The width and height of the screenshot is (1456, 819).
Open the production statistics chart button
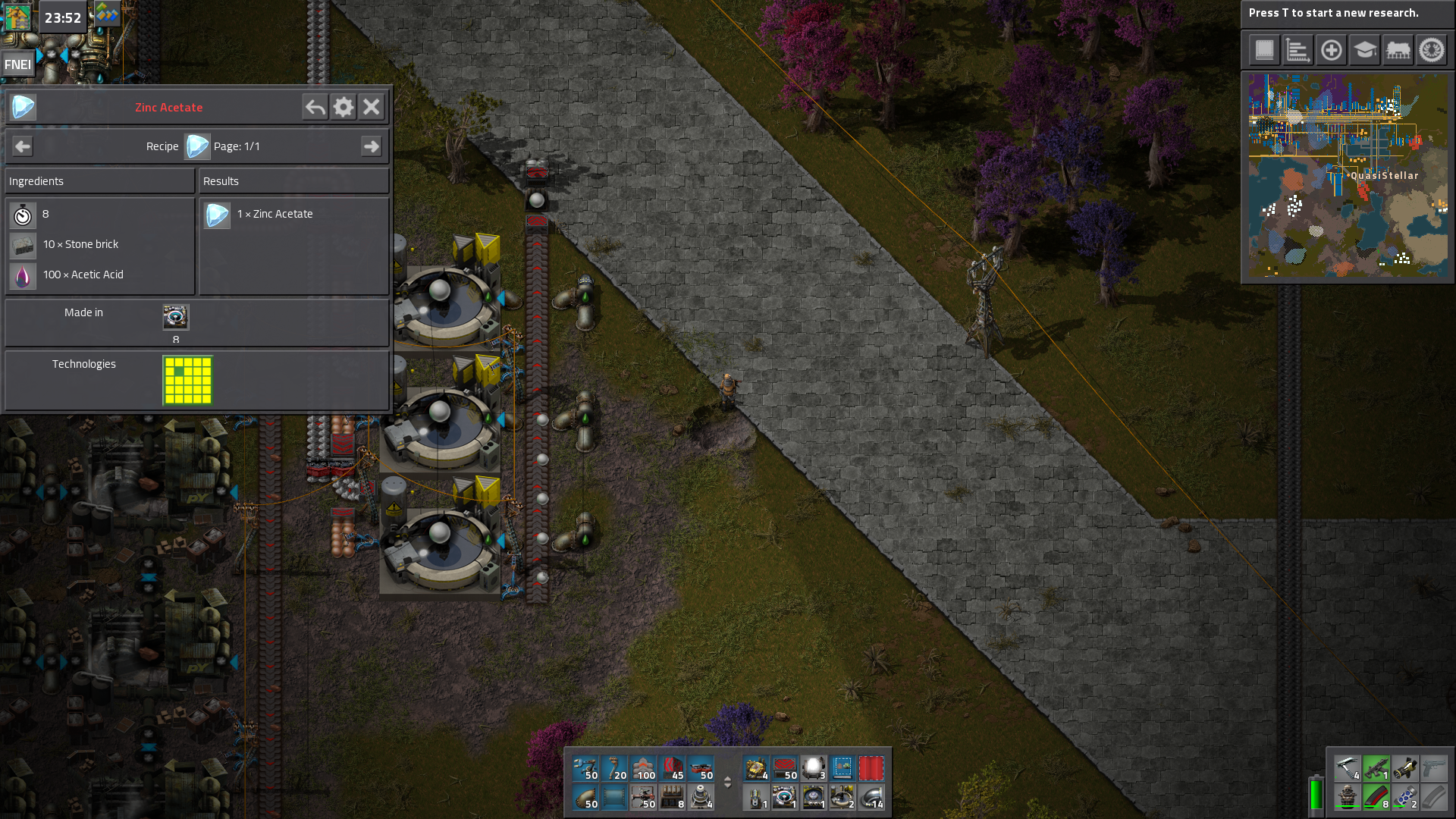1298,51
